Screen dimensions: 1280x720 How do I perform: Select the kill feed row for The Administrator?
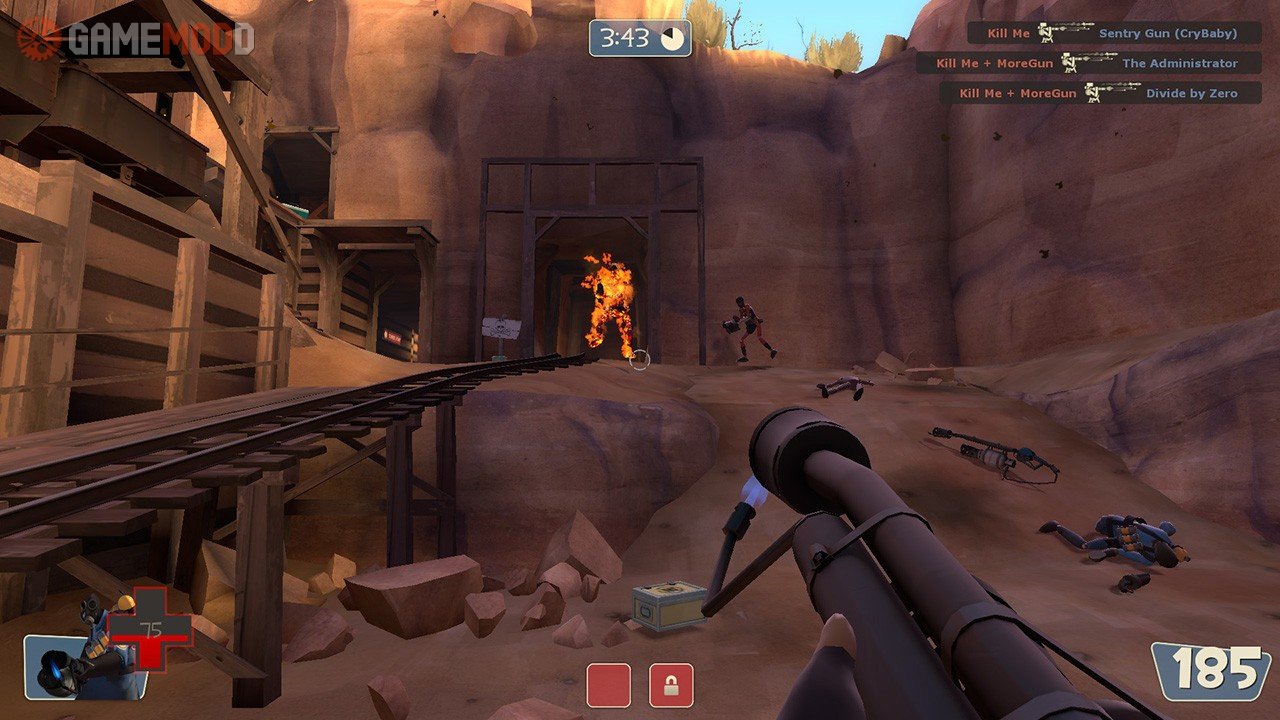coord(1088,63)
